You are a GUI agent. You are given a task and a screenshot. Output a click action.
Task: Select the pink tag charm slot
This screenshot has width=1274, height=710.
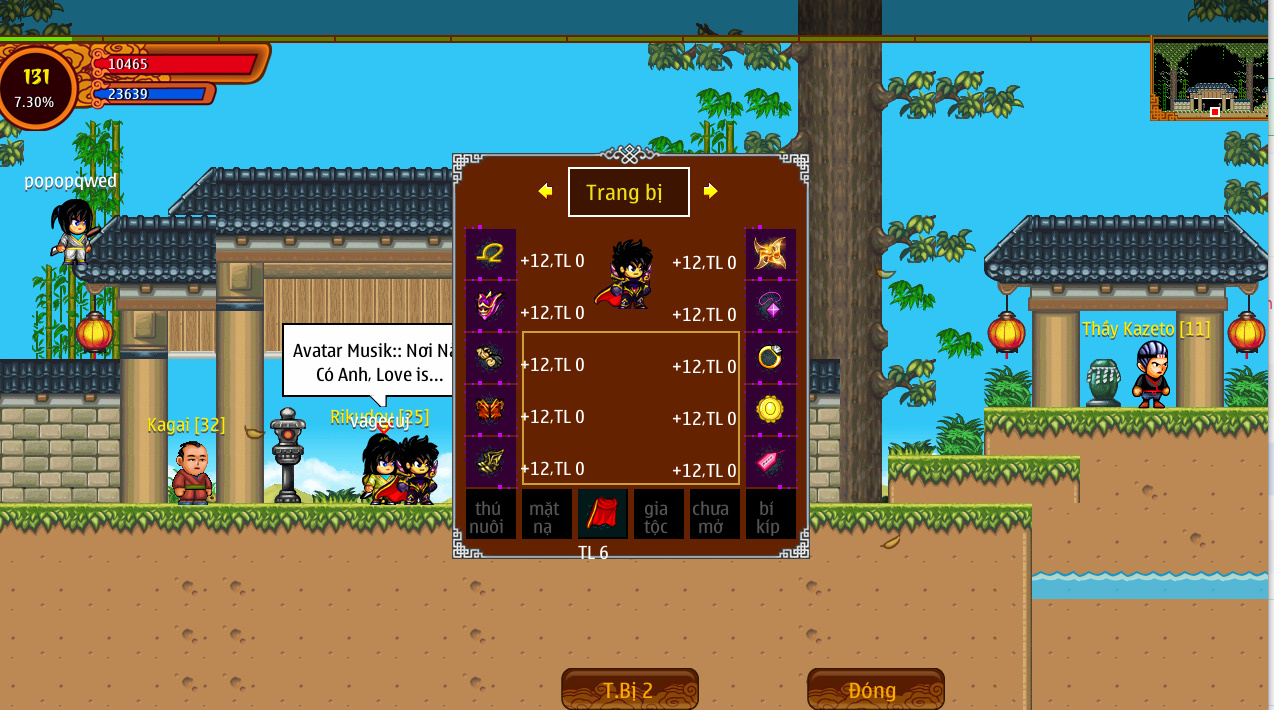click(x=770, y=461)
